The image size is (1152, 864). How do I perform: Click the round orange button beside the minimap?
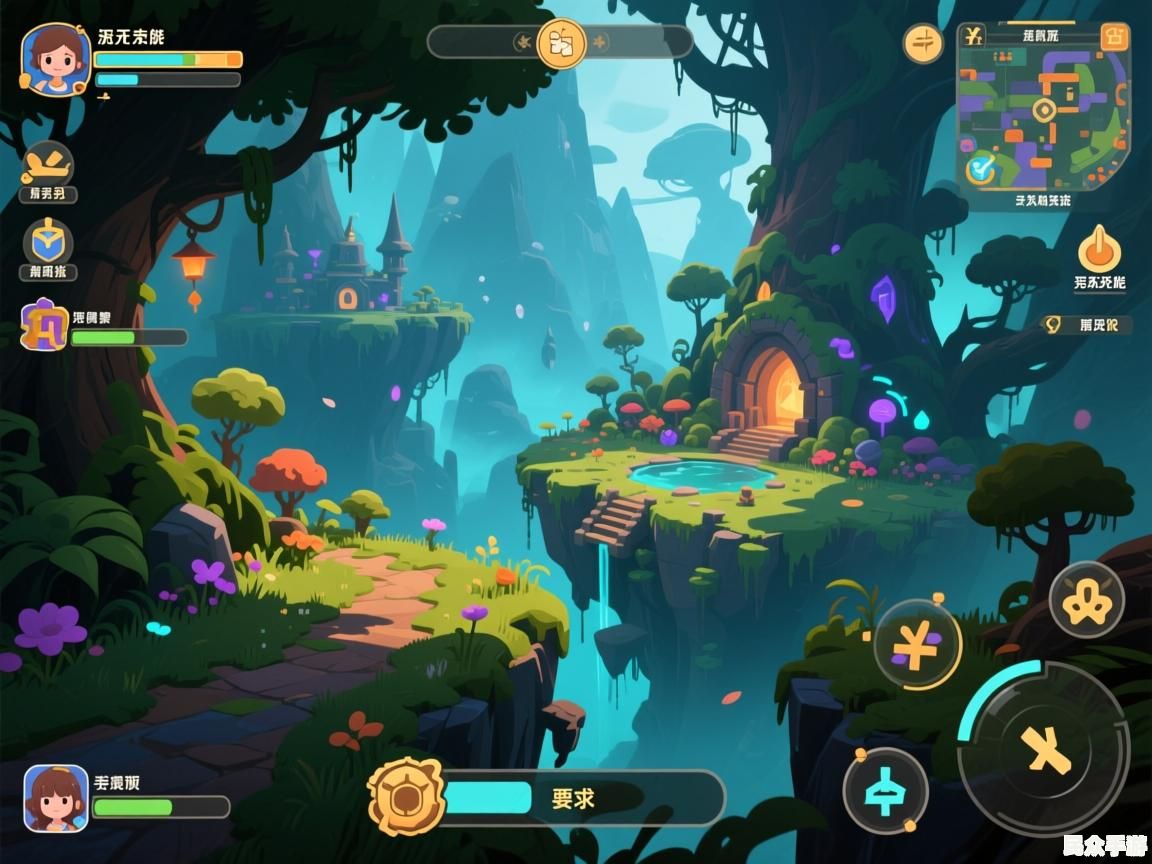(923, 43)
